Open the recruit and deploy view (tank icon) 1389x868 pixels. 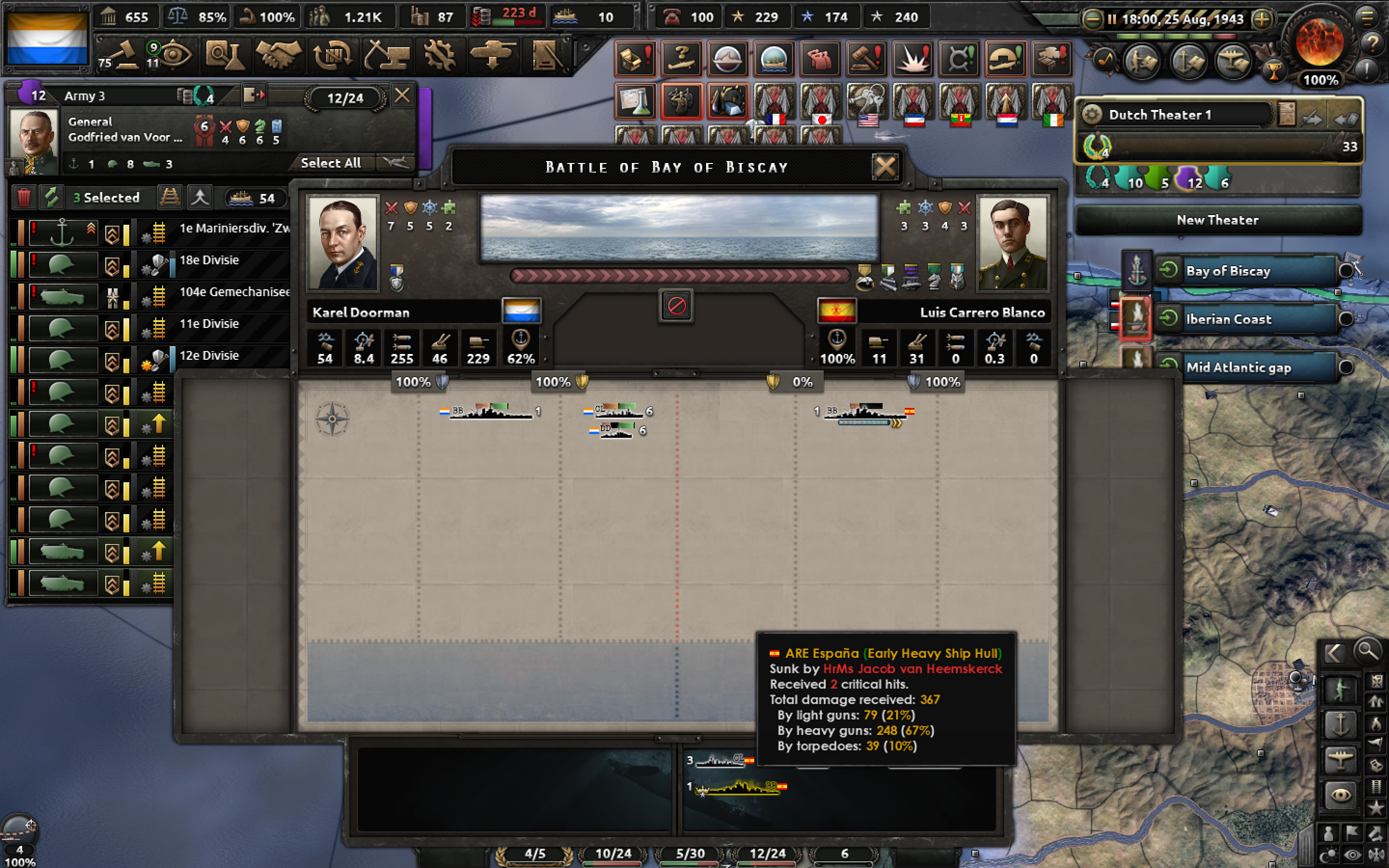click(492, 54)
